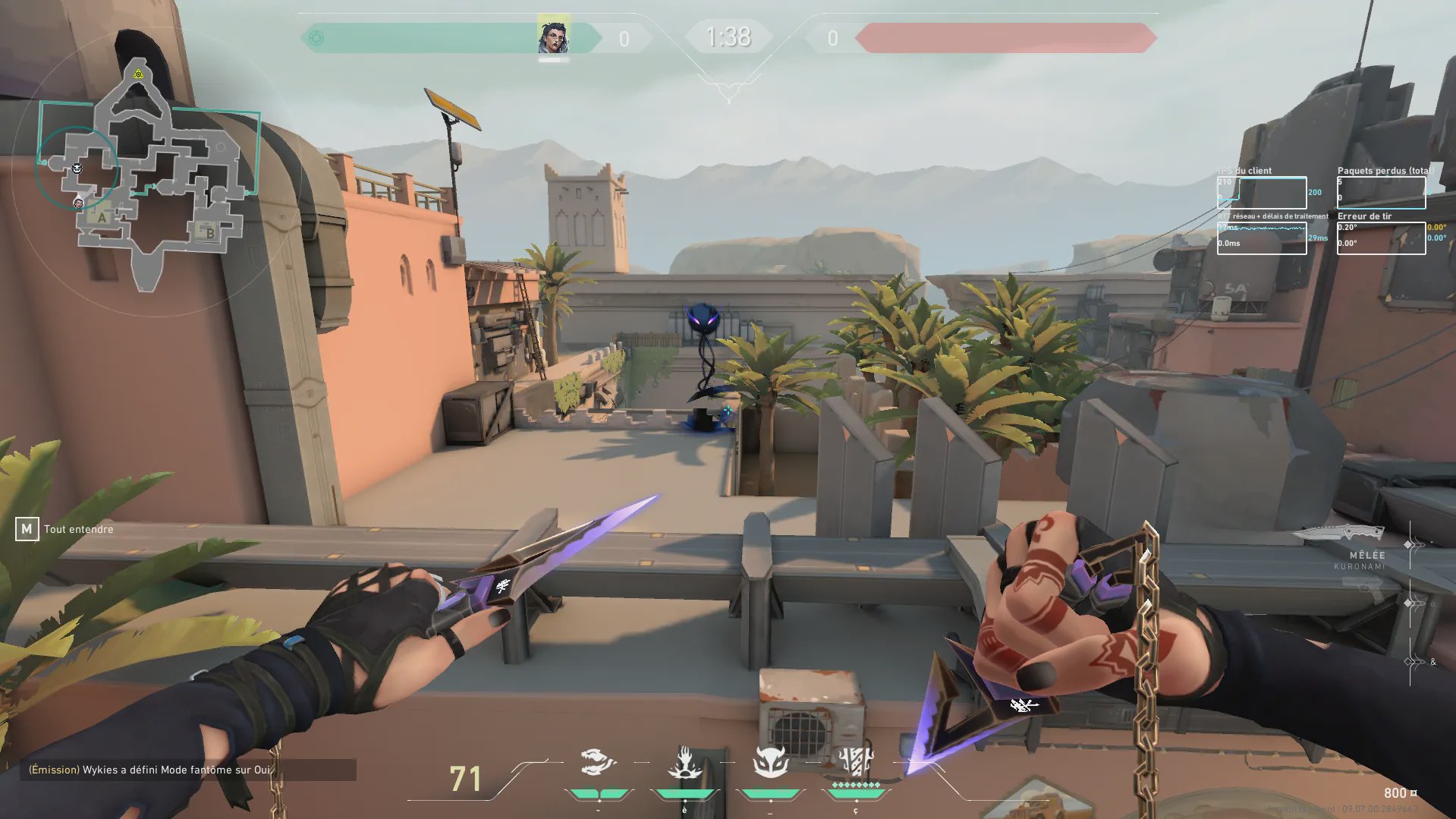The width and height of the screenshot is (1456, 819).
Task: Click the "Paquets perdus" network graph
Action: 1381,193
